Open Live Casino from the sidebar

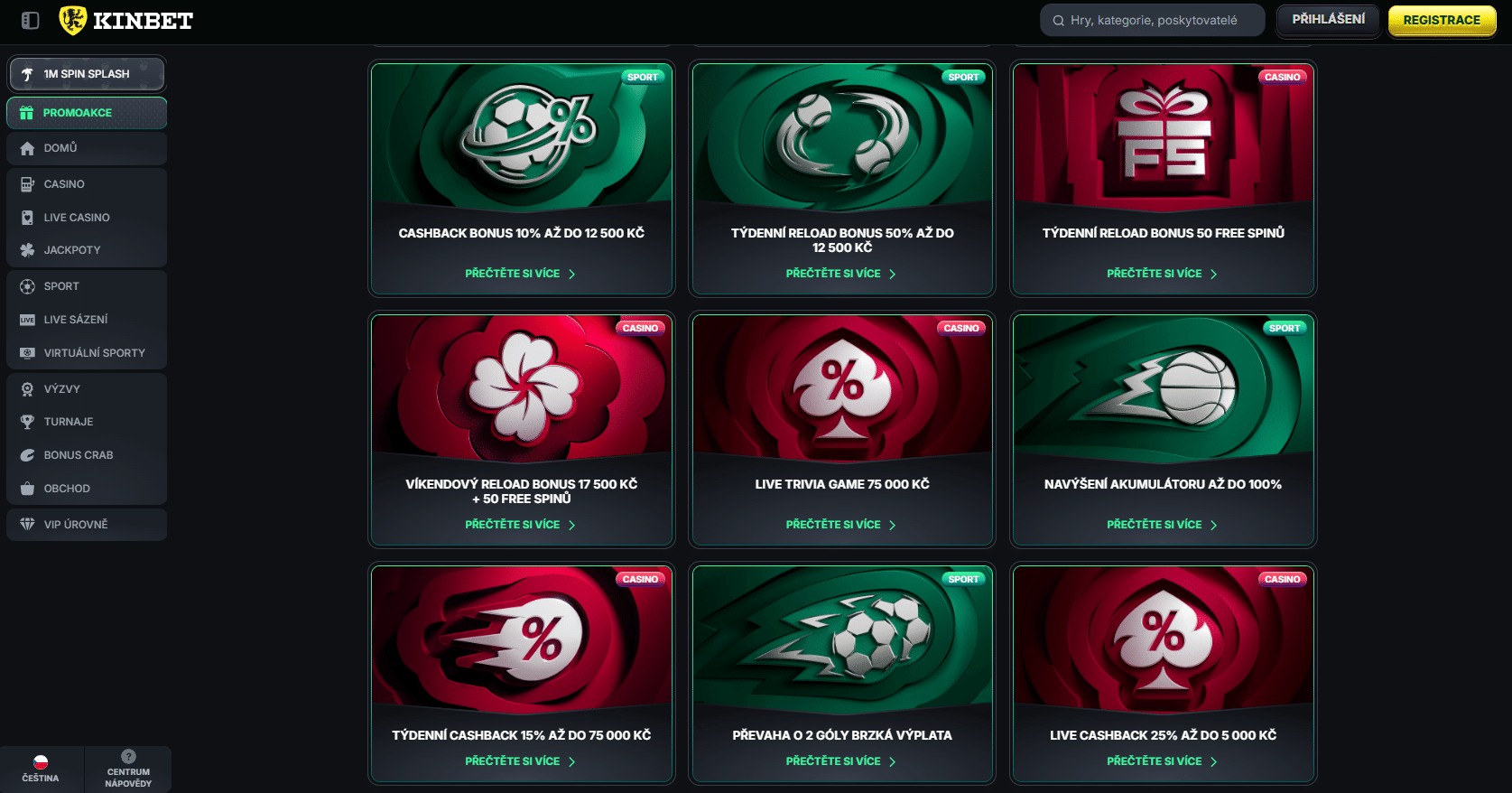click(x=27, y=217)
